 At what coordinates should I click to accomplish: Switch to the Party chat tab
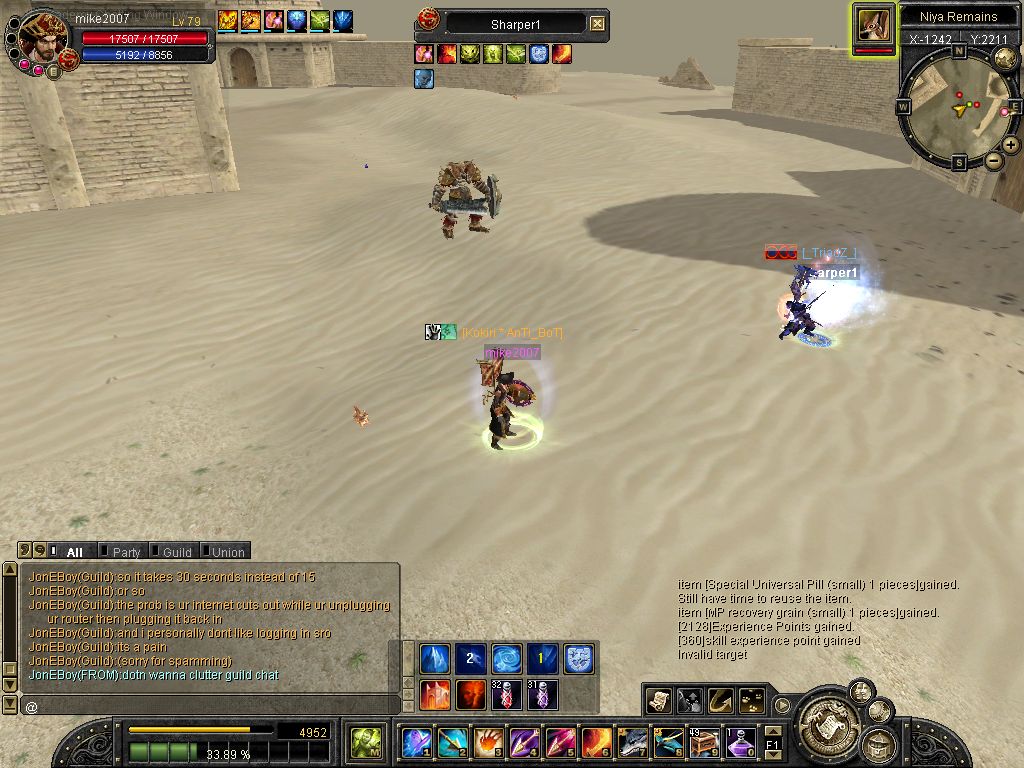click(x=125, y=551)
